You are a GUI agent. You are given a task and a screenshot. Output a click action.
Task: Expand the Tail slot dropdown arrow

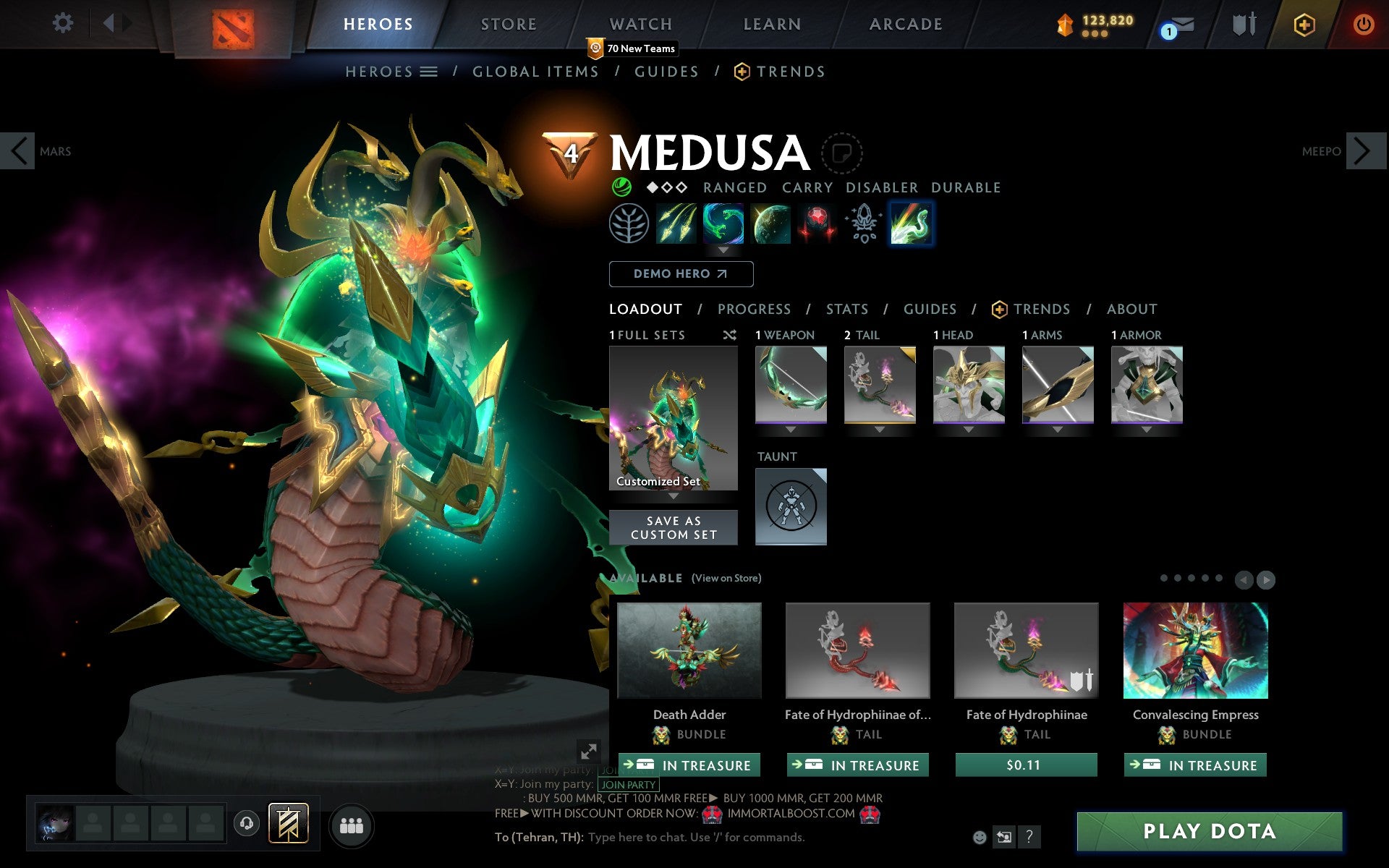tap(880, 428)
